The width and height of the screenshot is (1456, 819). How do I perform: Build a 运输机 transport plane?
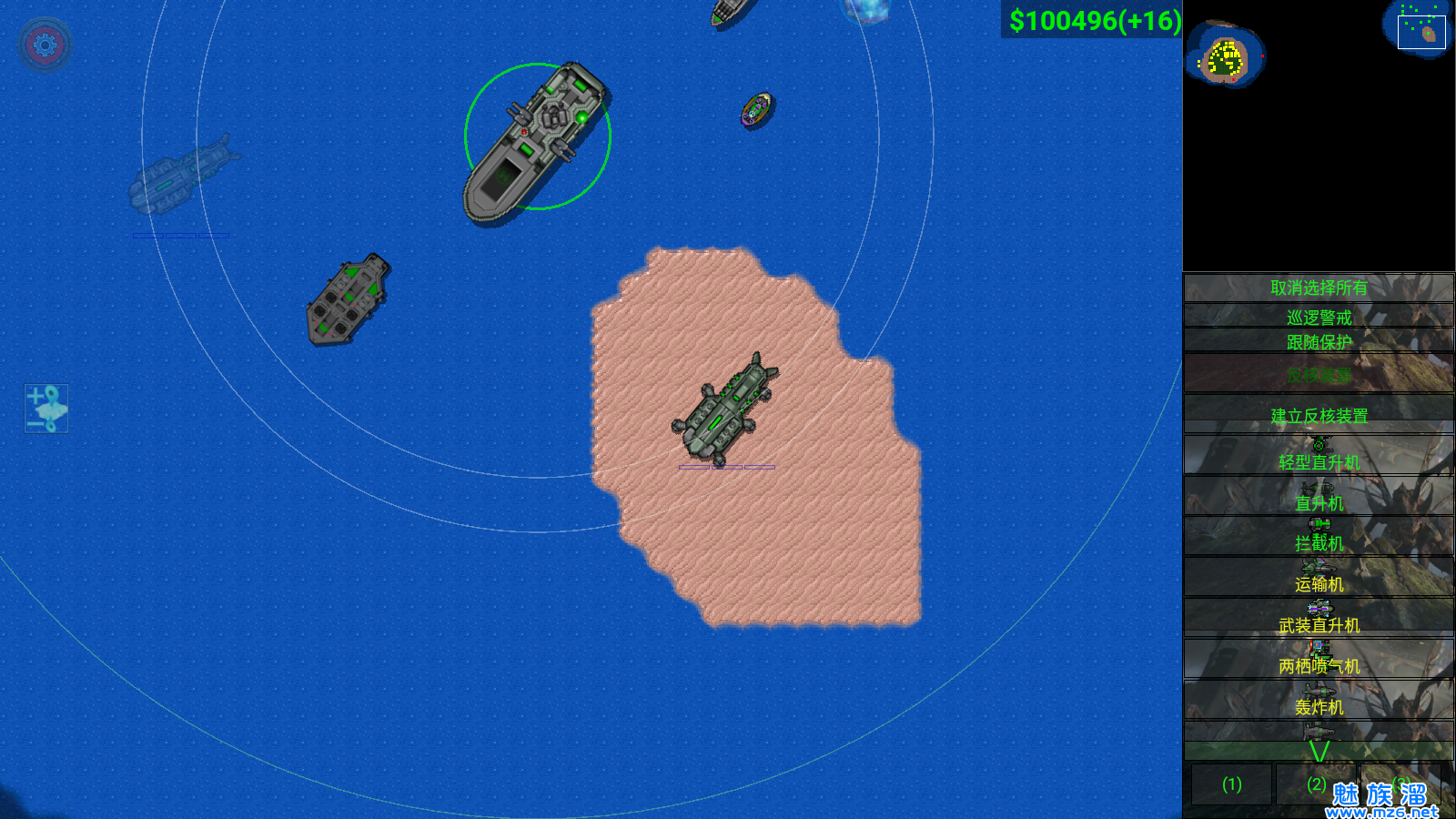tap(1319, 578)
